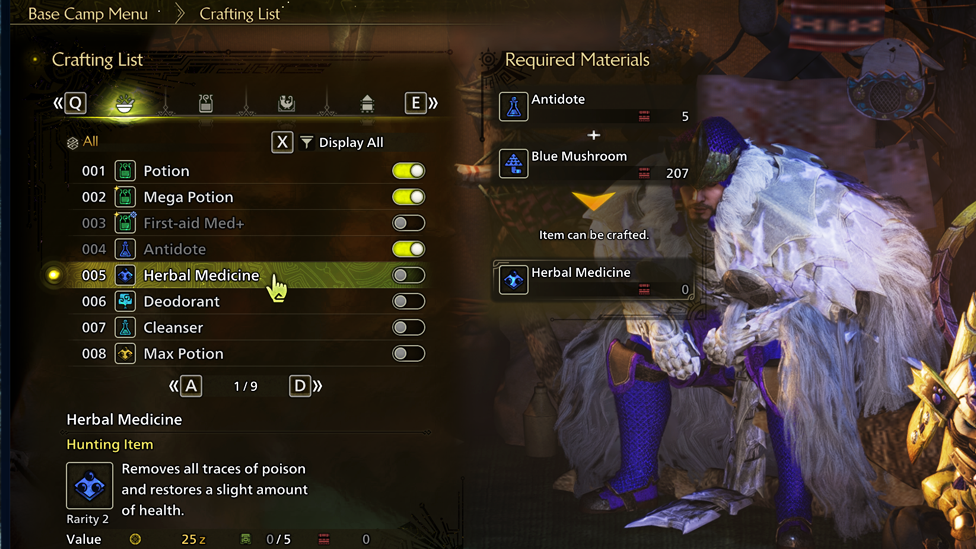Switch off the Antidote toggle
This screenshot has width=976, height=549.
tap(408, 249)
